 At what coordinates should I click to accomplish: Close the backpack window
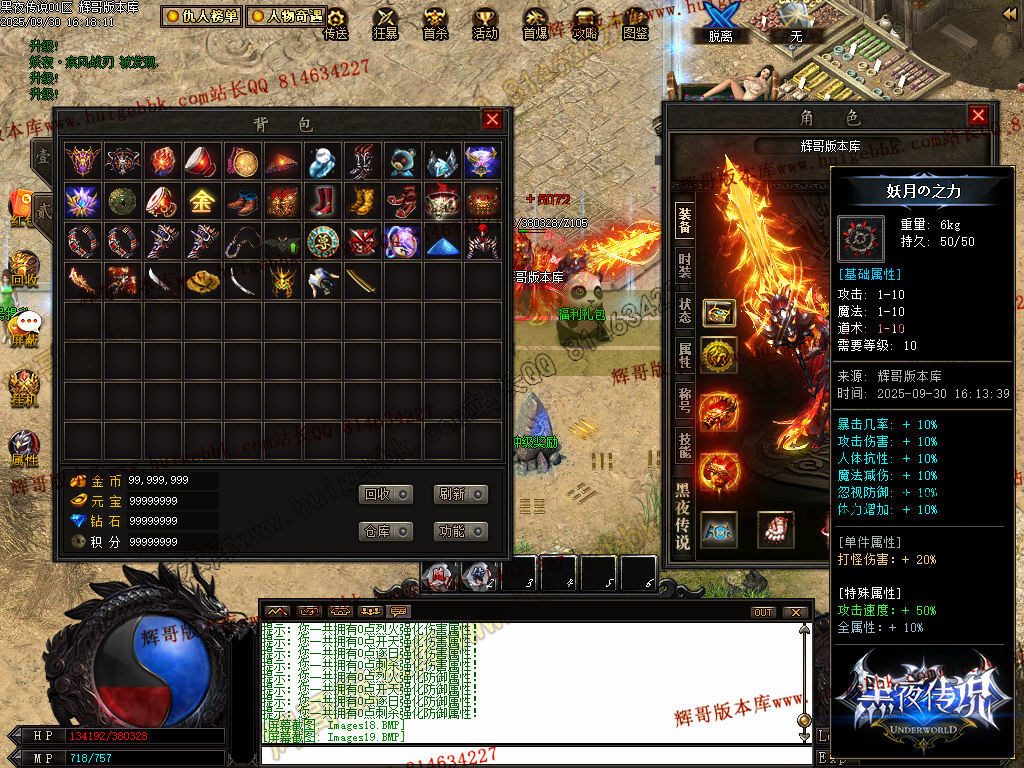(492, 120)
